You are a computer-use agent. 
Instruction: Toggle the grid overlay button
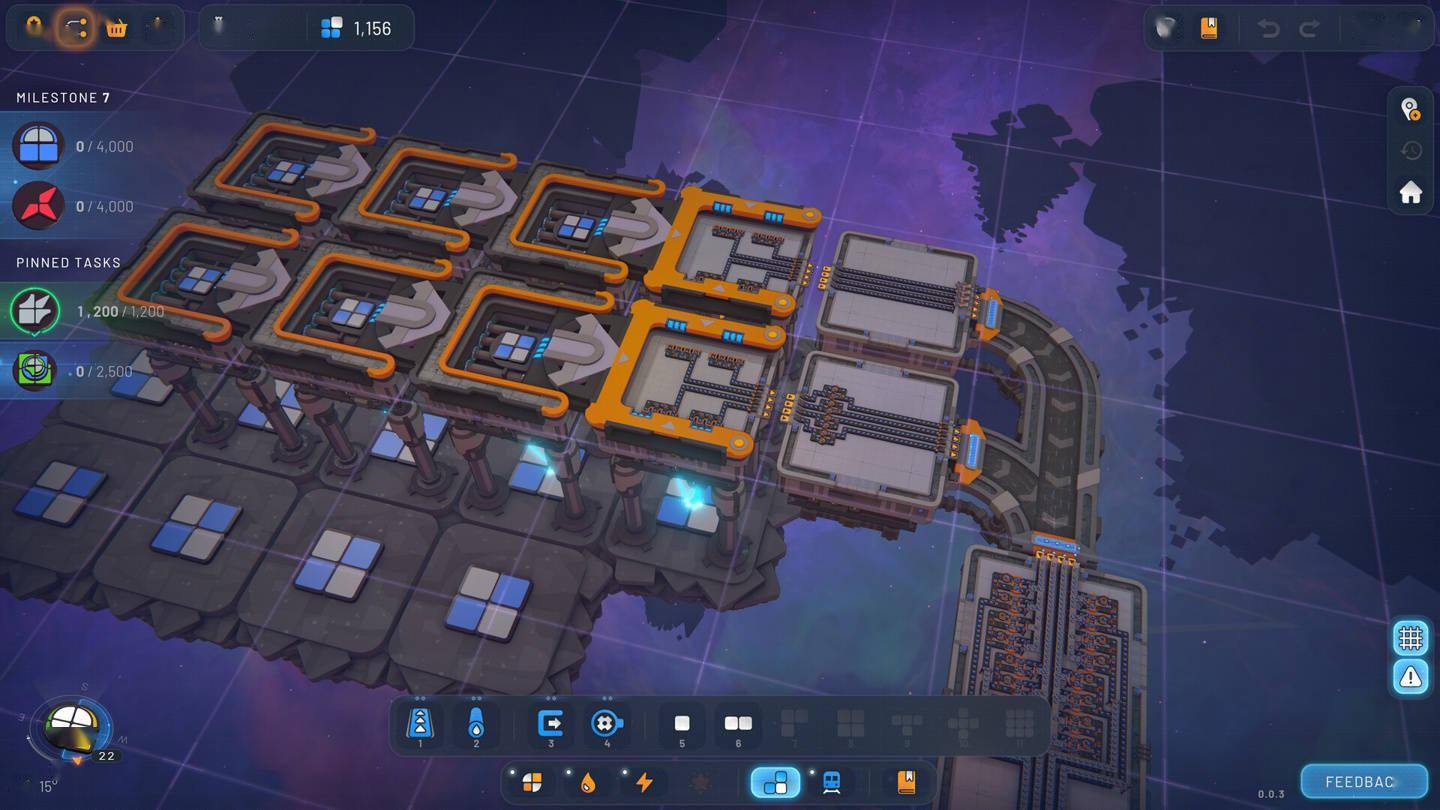tap(1410, 636)
